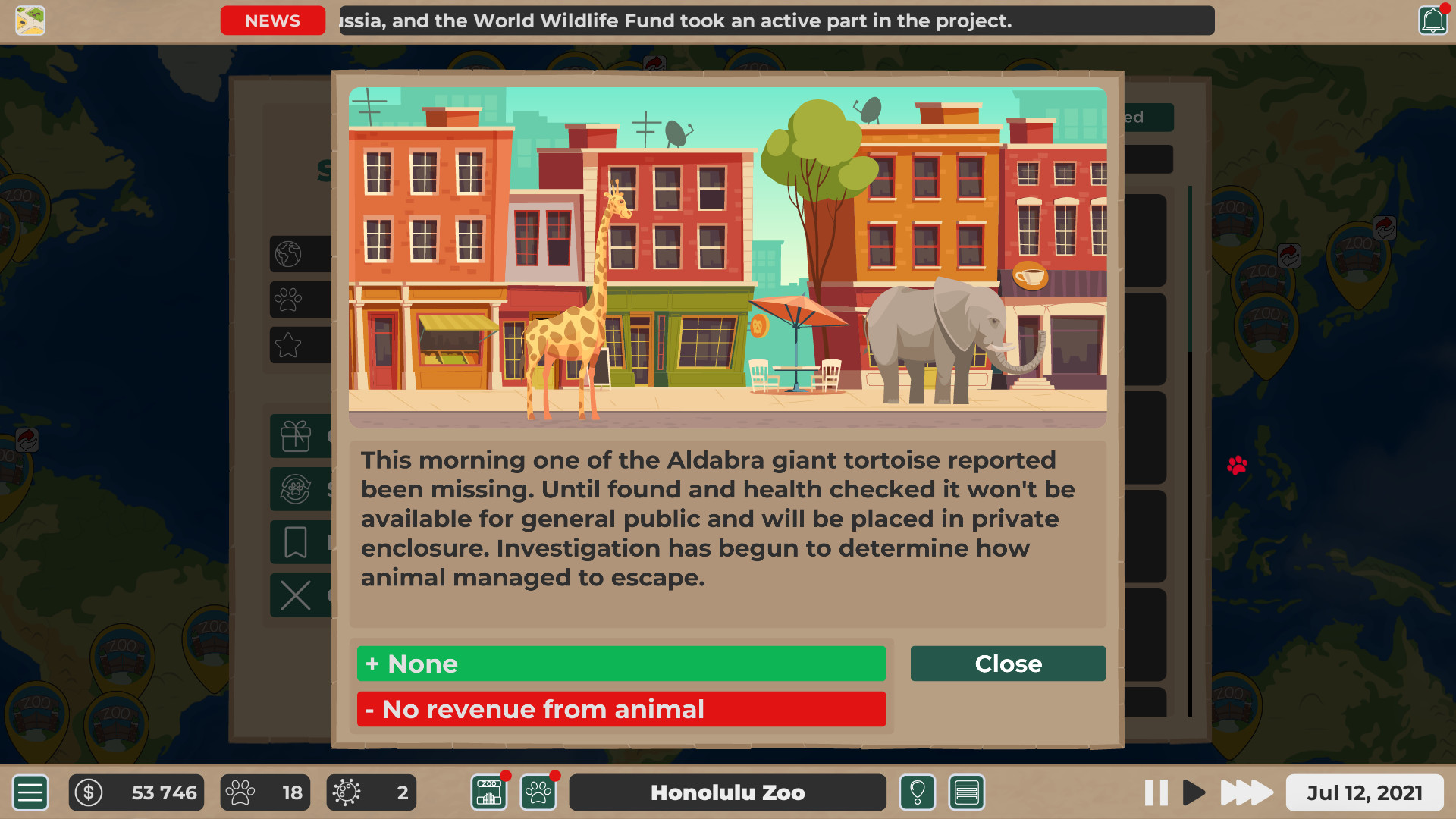Enable fast-forward game speed
1456x819 pixels.
click(1246, 792)
